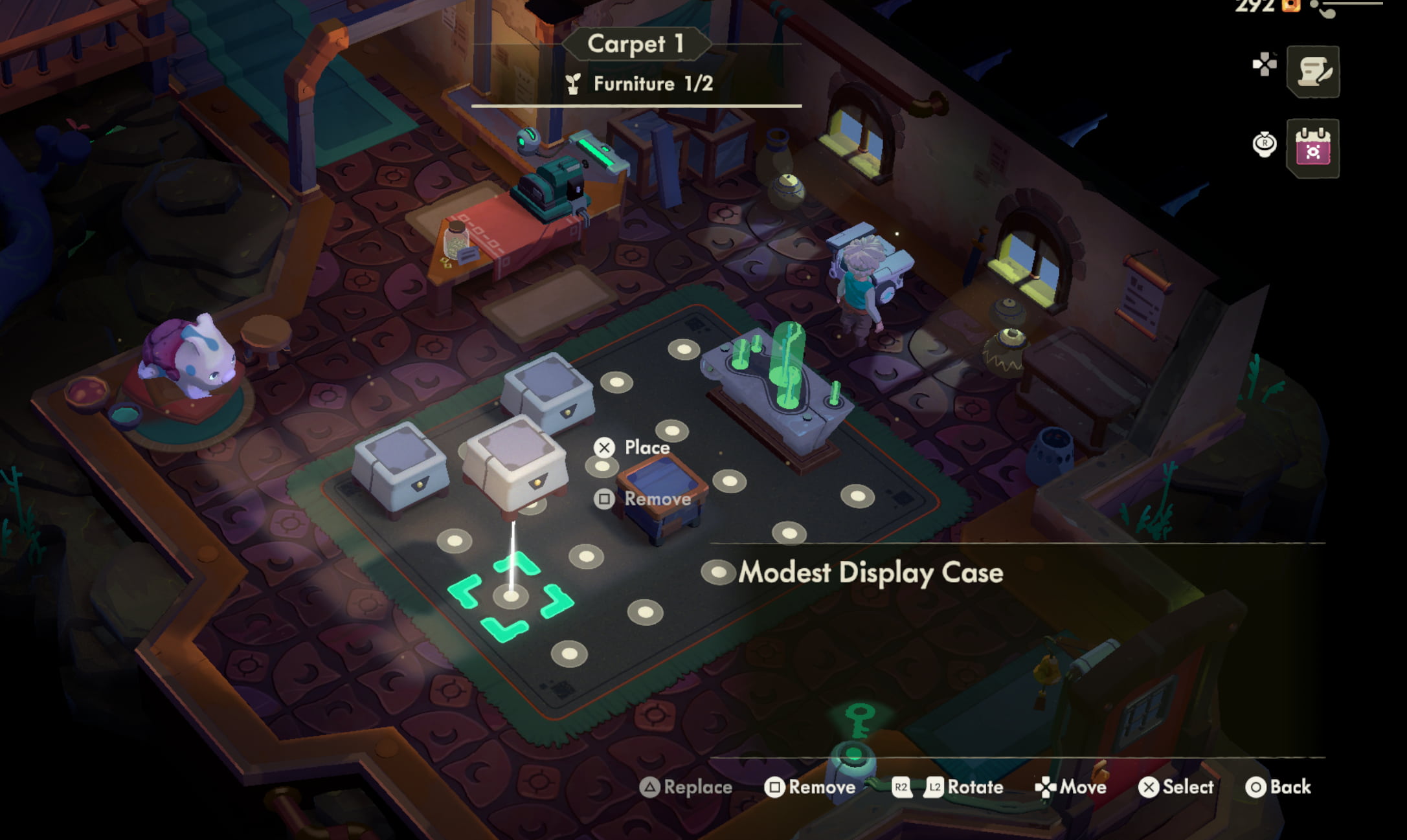Viewport: 1407px width, 840px height.
Task: Click Move in the bottom control bar
Action: 1072,787
